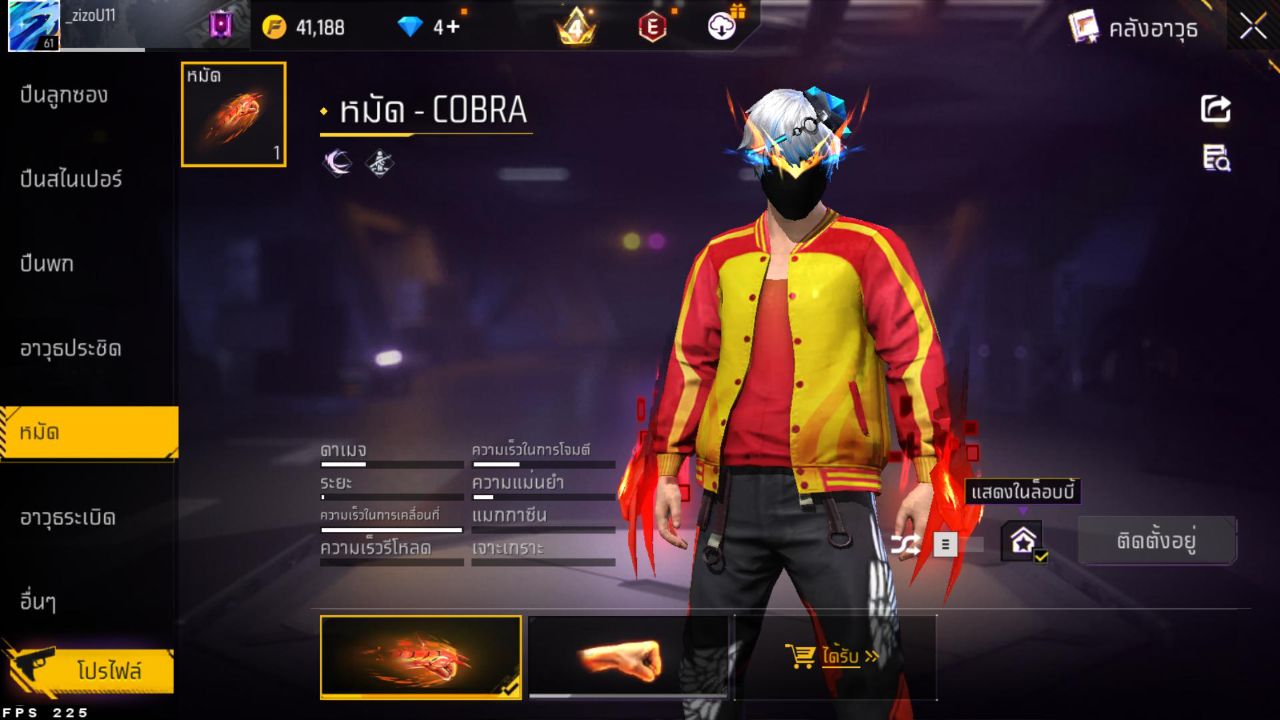Open the rank crown badge showing level 4

[575, 27]
